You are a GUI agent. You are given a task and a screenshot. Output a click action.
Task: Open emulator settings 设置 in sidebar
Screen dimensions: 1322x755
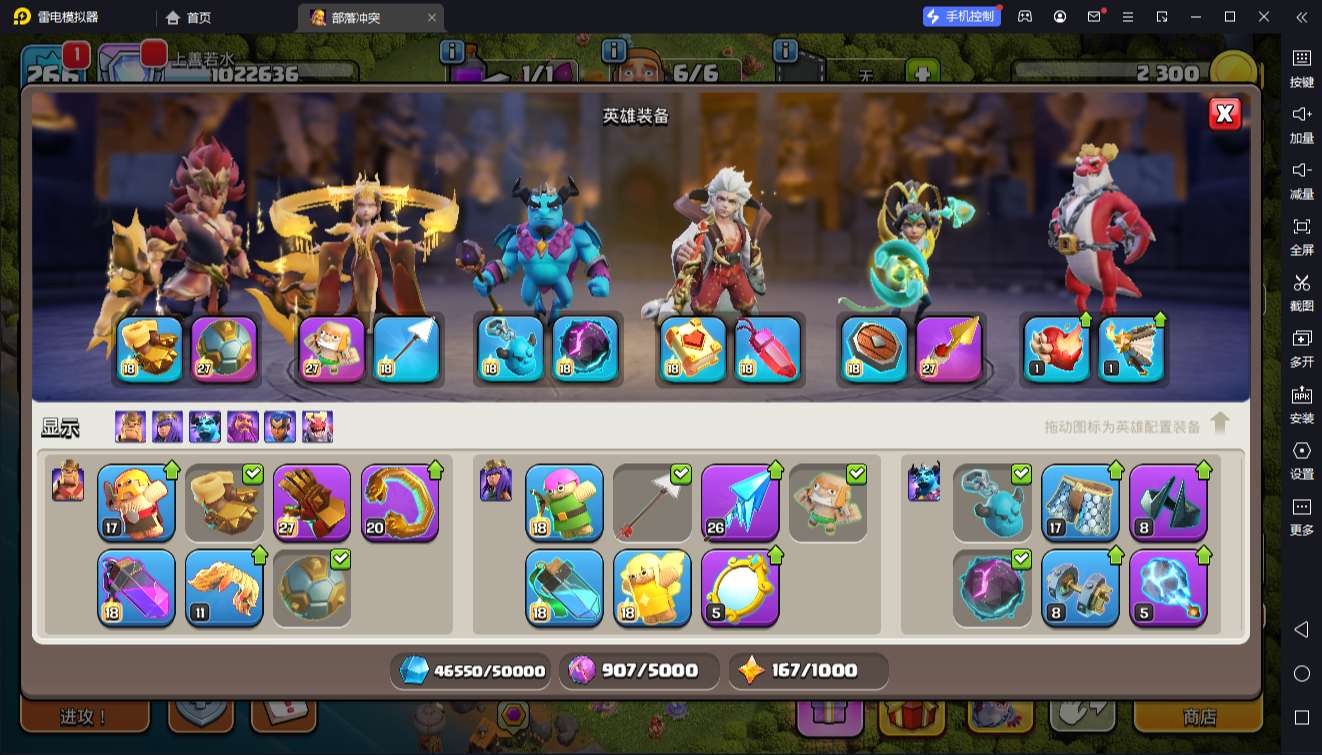(1301, 459)
